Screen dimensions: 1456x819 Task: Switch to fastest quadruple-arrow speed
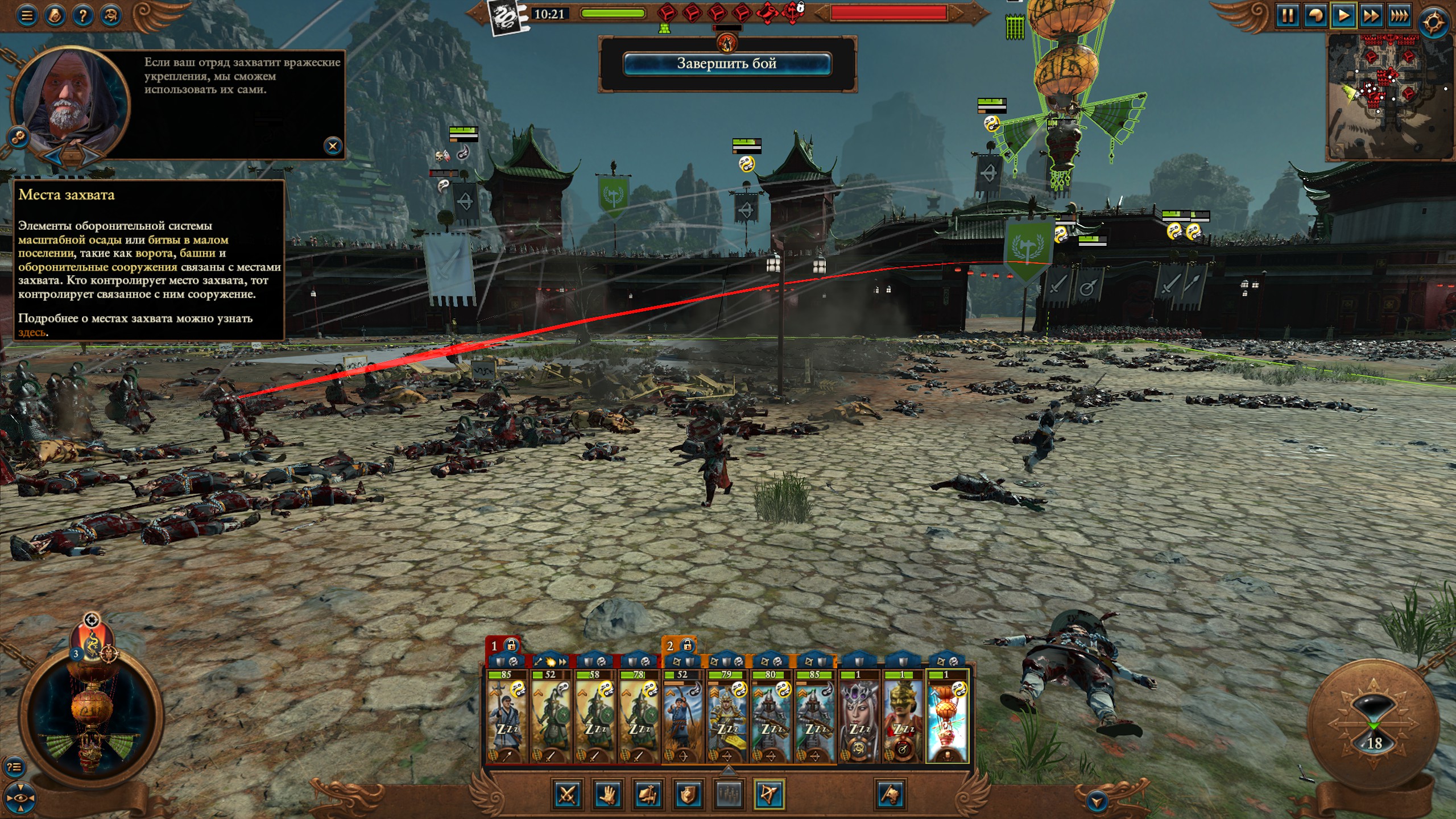coord(1400,15)
